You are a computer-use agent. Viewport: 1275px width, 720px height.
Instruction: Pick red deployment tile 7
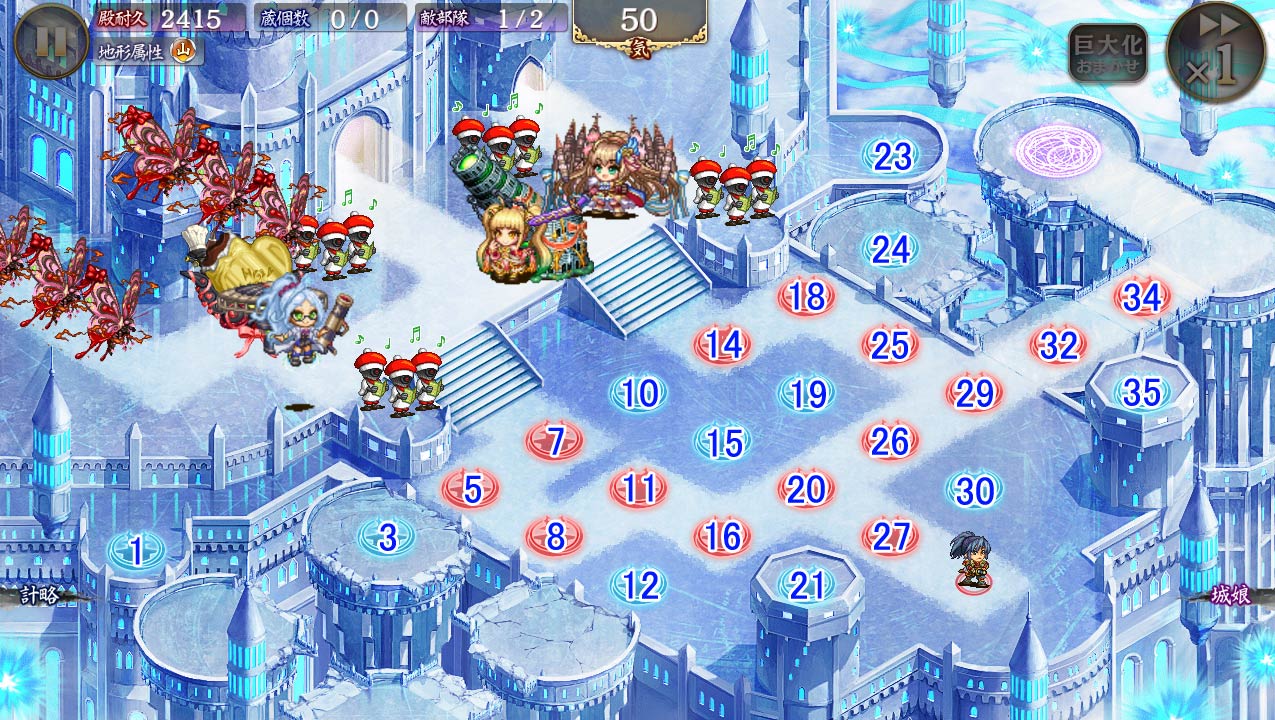pos(556,440)
